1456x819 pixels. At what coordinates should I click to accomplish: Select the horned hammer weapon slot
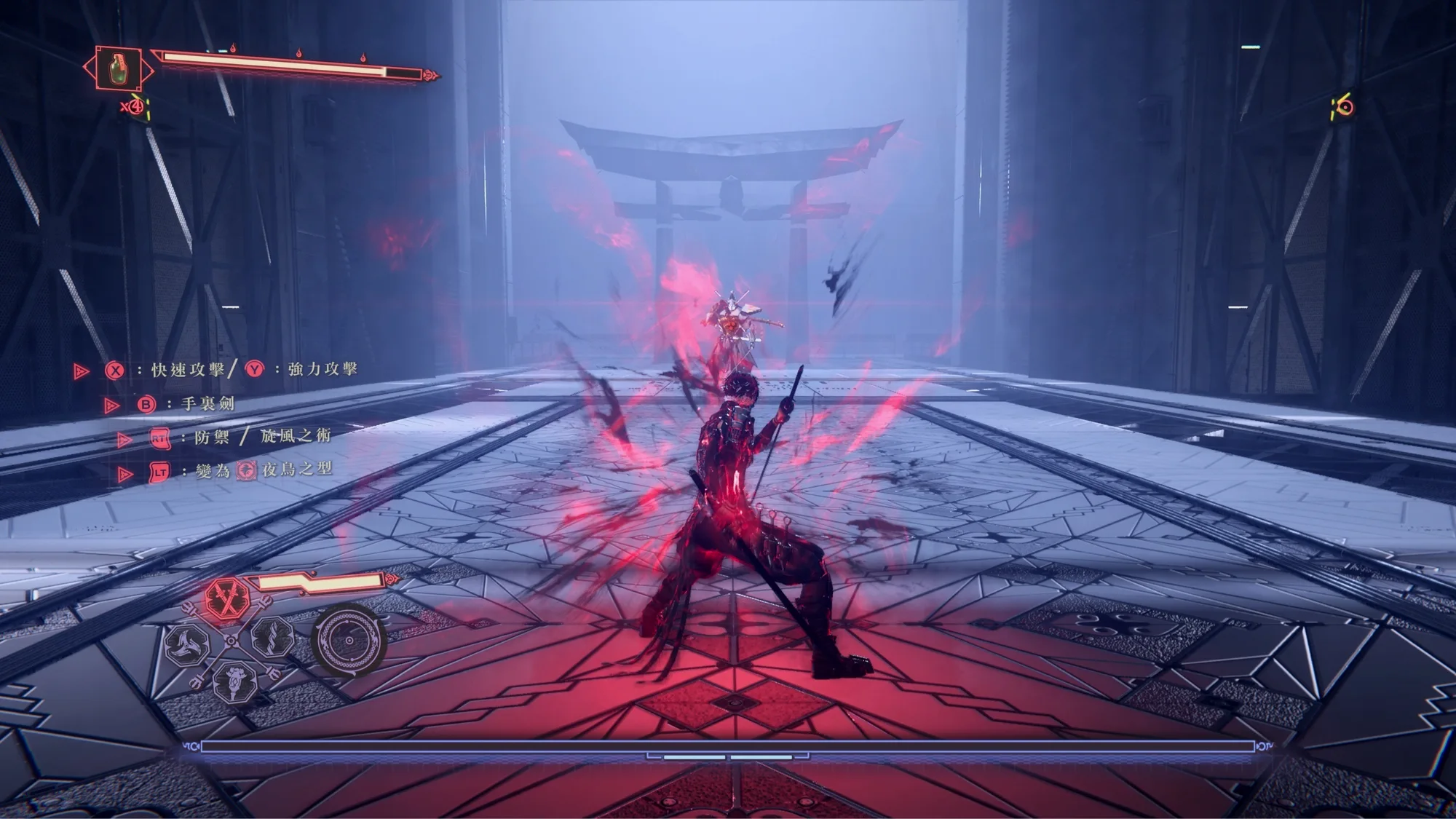click(234, 684)
